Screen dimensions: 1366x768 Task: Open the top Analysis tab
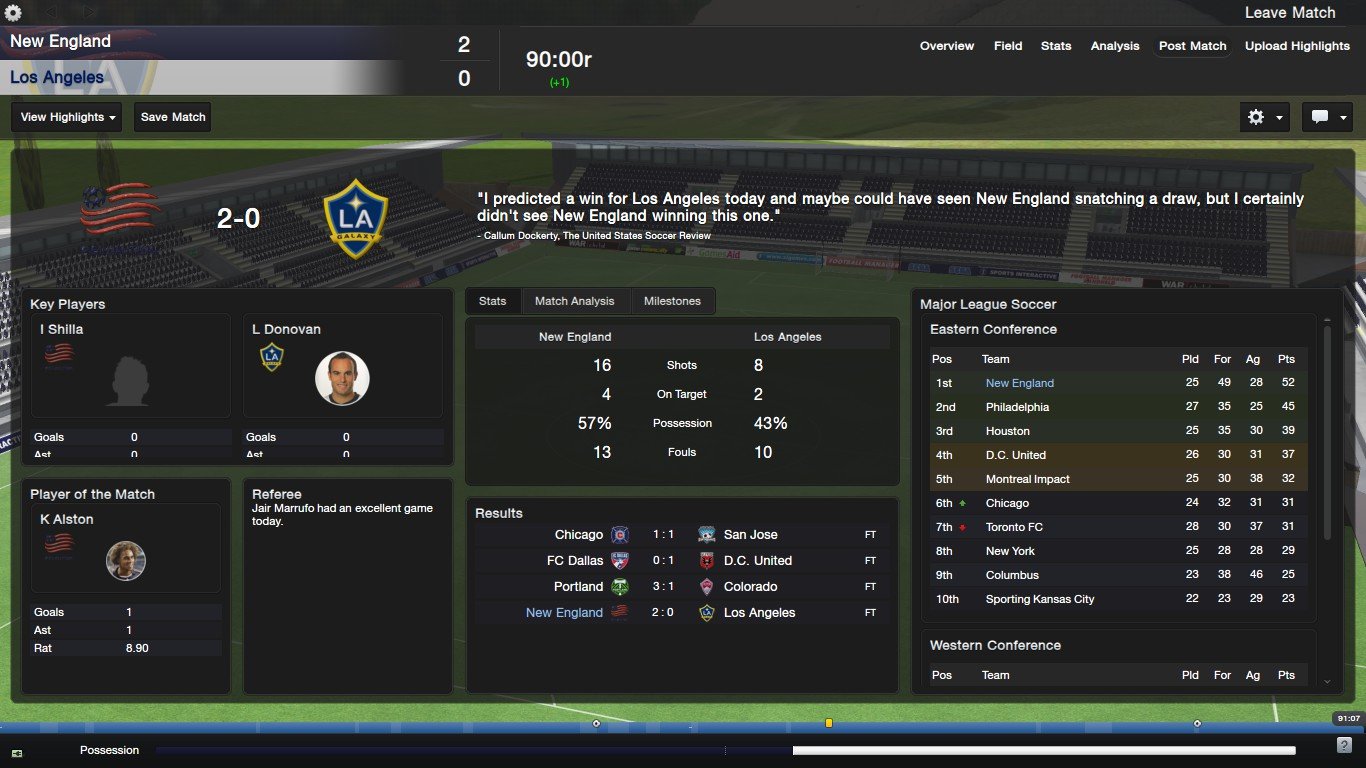[1114, 46]
